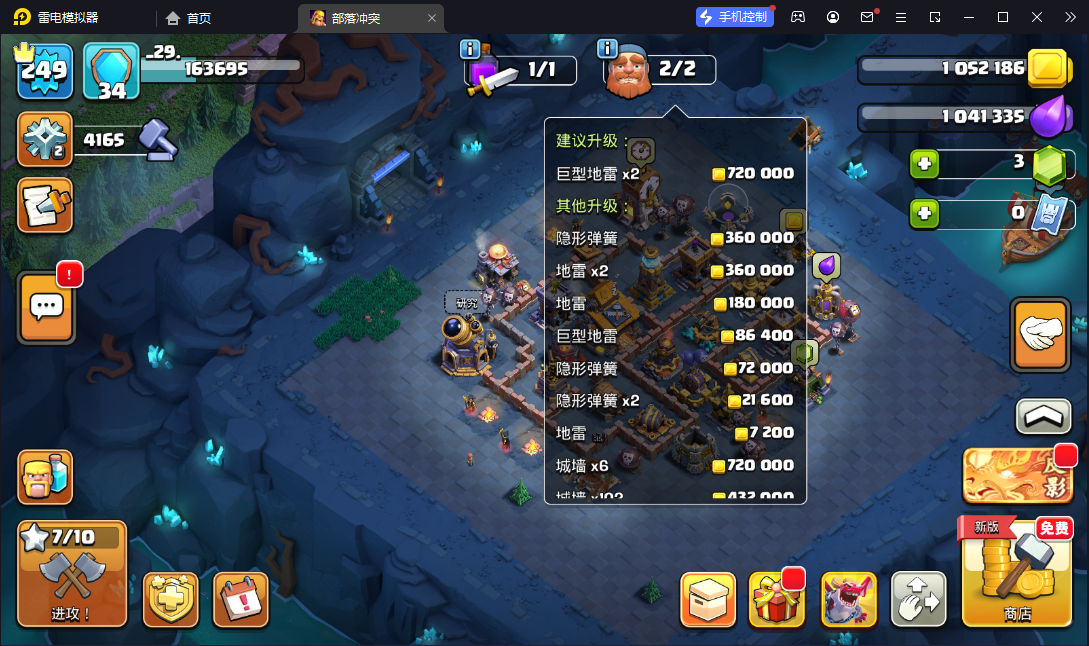Collapse the side panel with the up arrow

[1043, 416]
